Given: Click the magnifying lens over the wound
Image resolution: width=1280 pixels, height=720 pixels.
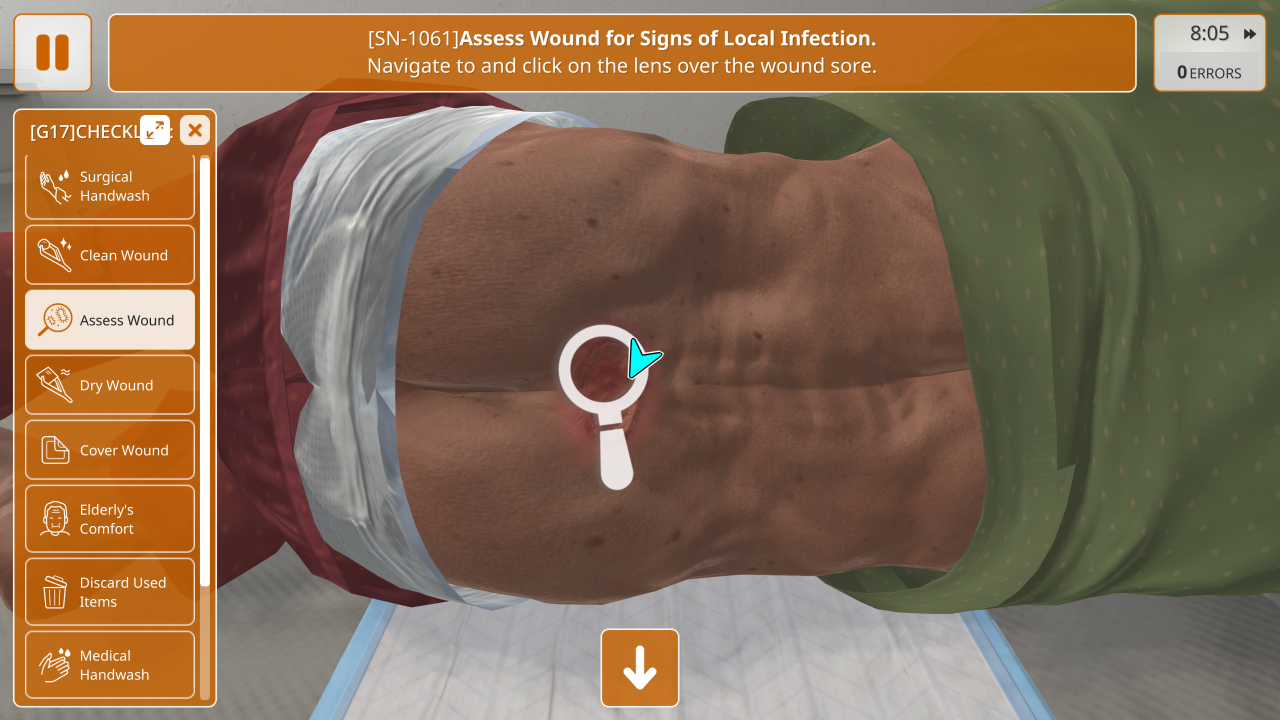Looking at the screenshot, I should click(604, 369).
